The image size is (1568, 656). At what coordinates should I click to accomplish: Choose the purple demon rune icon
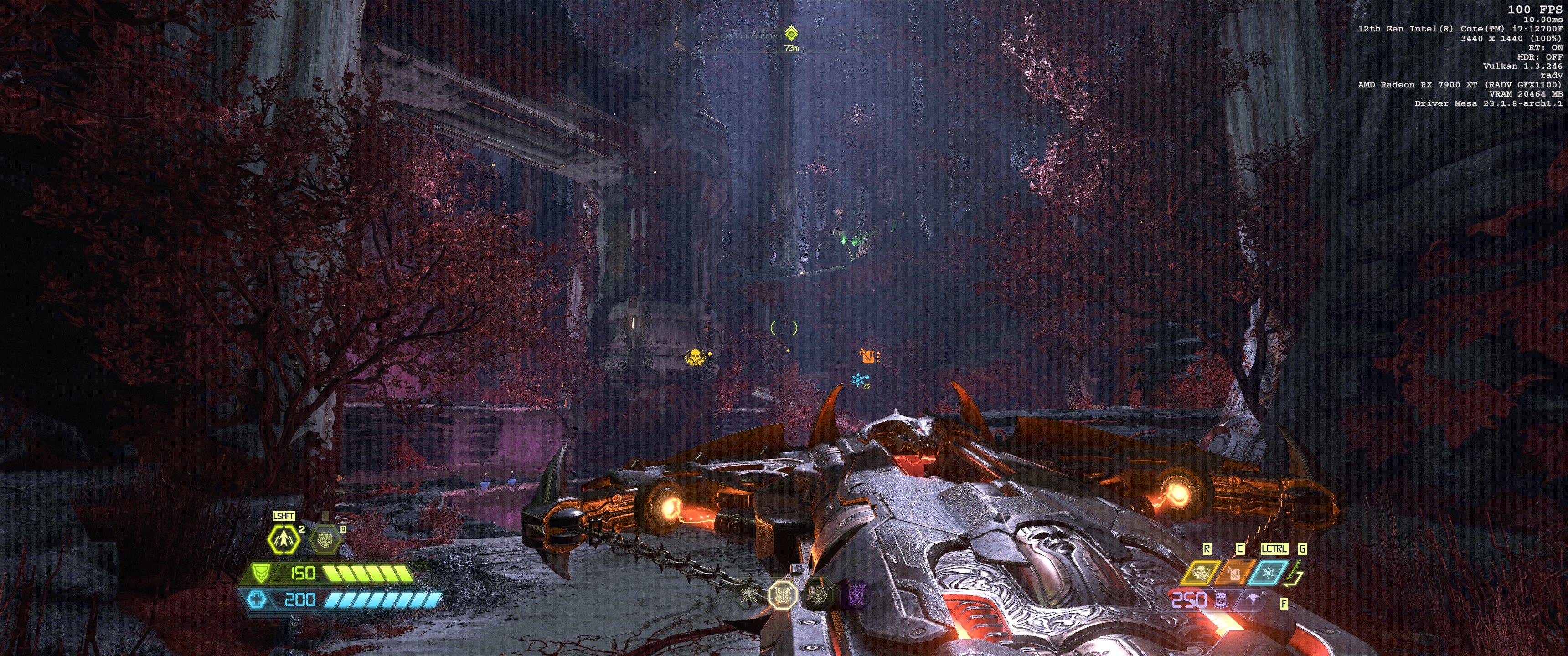point(857,594)
